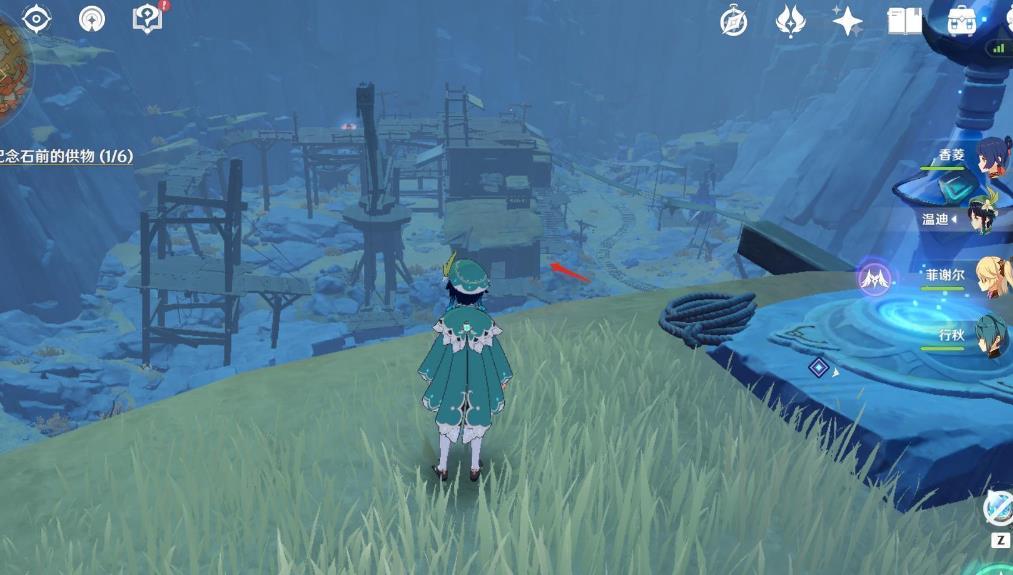Open the backpack inventory icon
Image resolution: width=1013 pixels, height=575 pixels.
pos(961,20)
